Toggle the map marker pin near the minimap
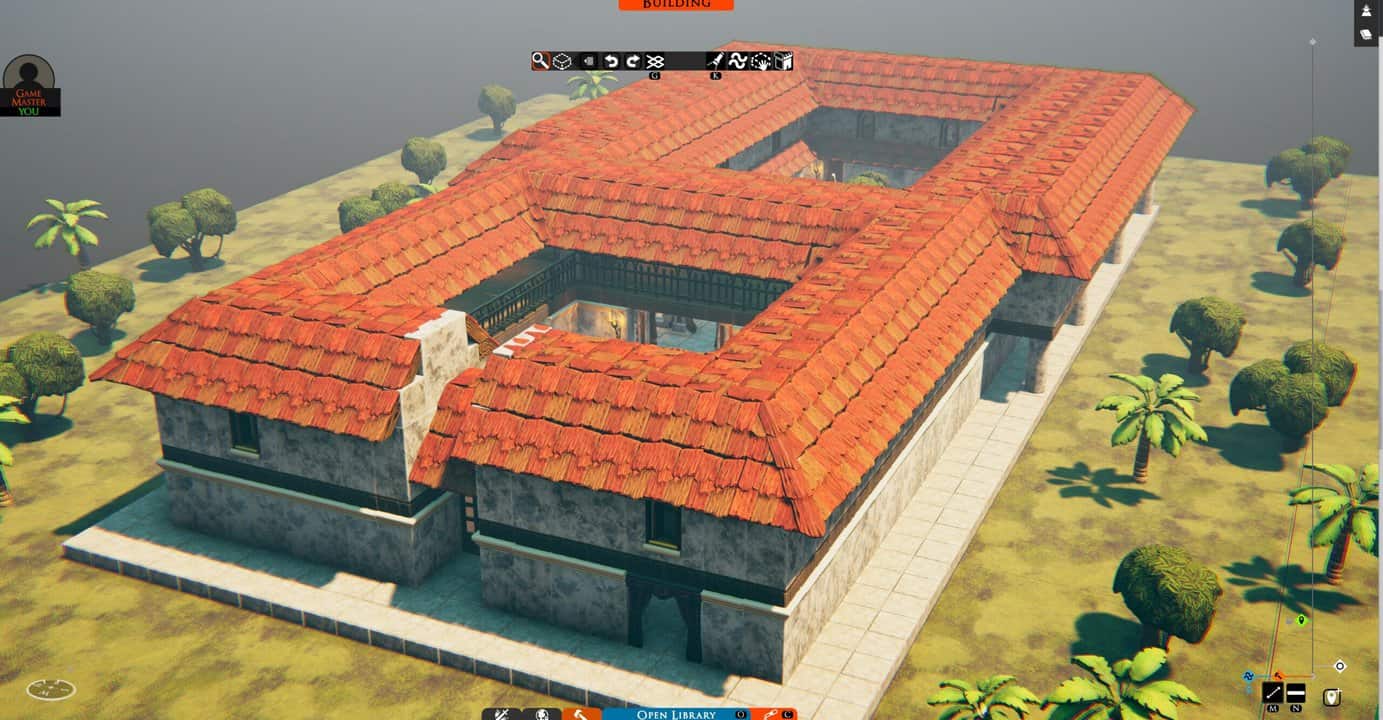 (1331, 695)
